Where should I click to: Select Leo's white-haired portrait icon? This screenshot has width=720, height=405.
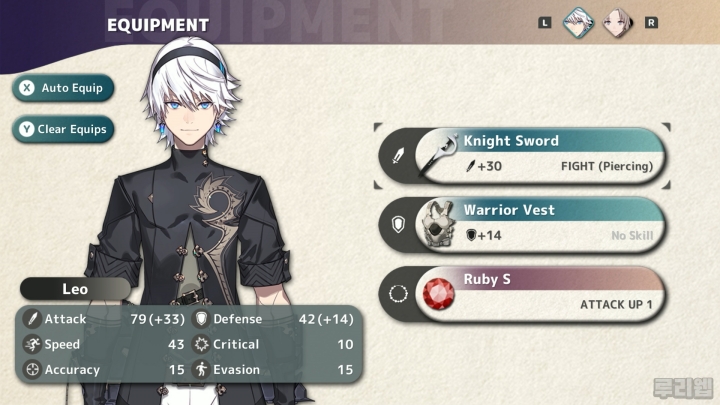[577, 21]
